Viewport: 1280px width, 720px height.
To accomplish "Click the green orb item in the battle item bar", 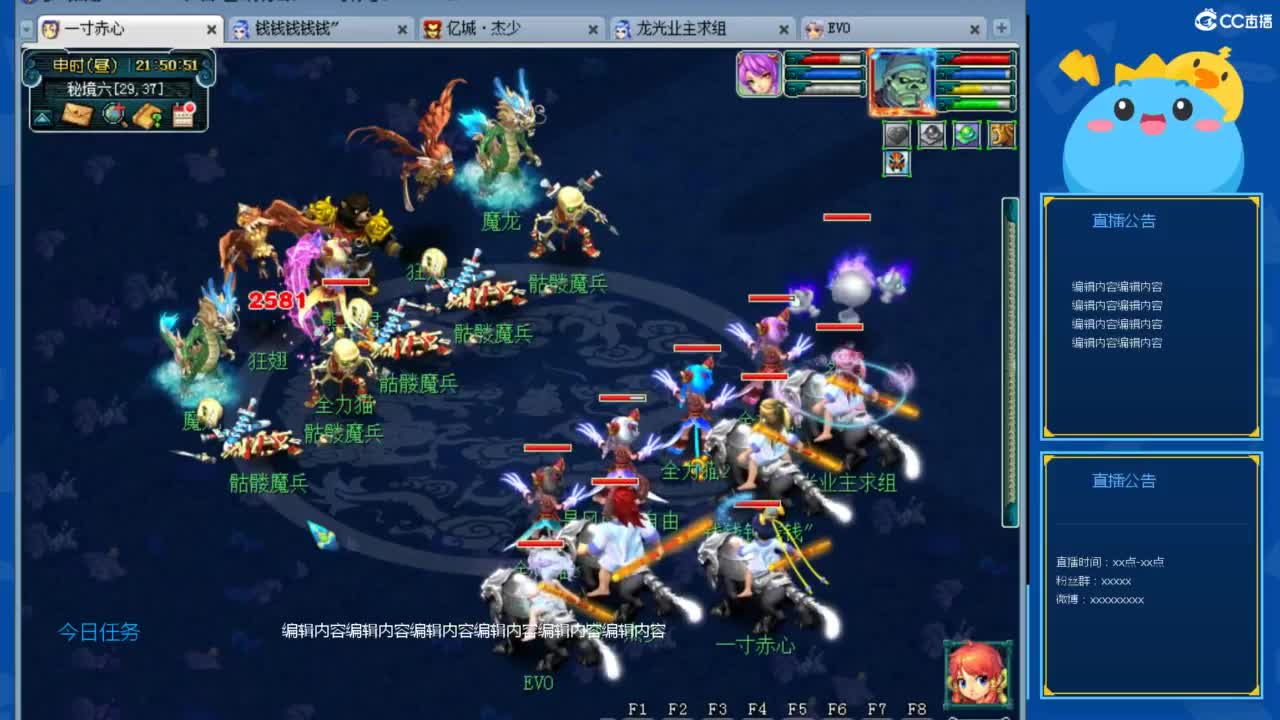I will [967, 135].
